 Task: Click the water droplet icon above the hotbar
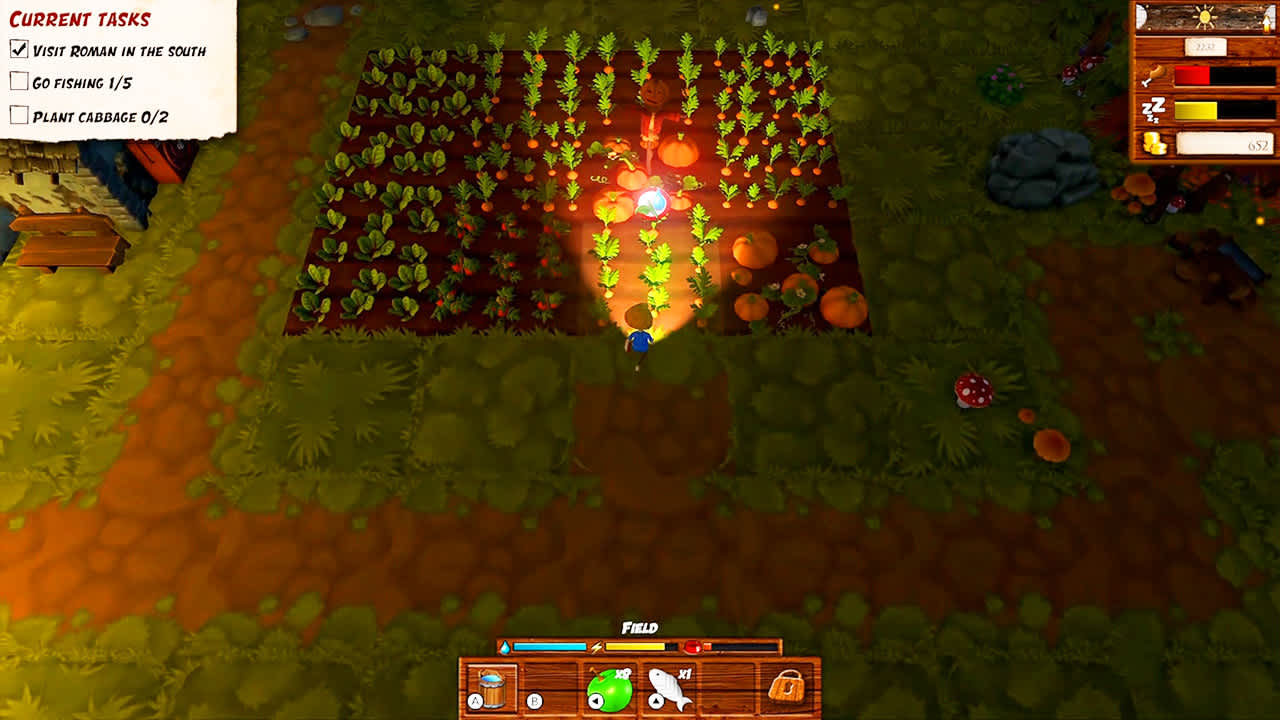pyautogui.click(x=505, y=647)
